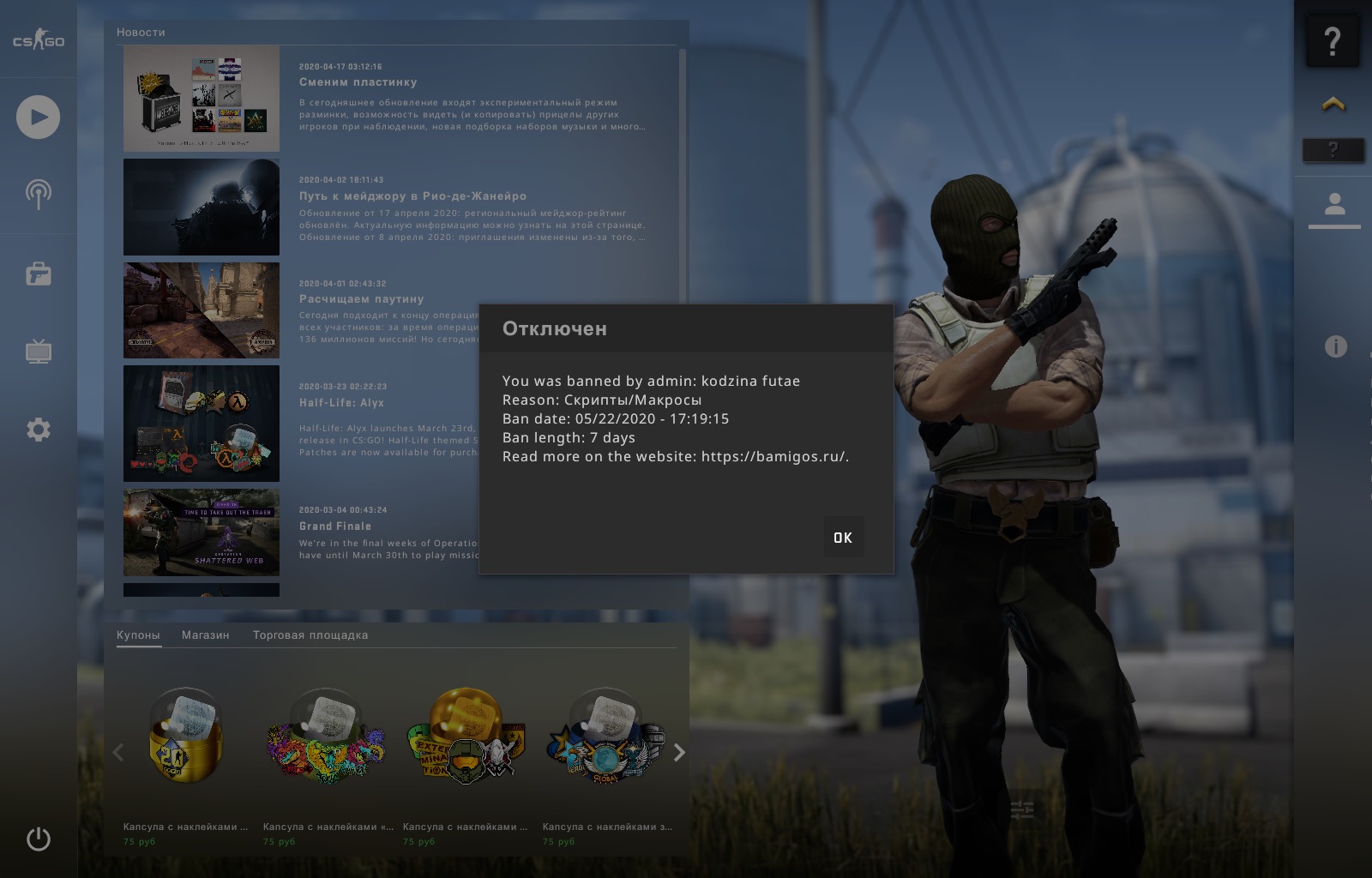This screenshot has width=1372, height=878.
Task: Open the broadcast antenna menu
Action: pyautogui.click(x=38, y=194)
